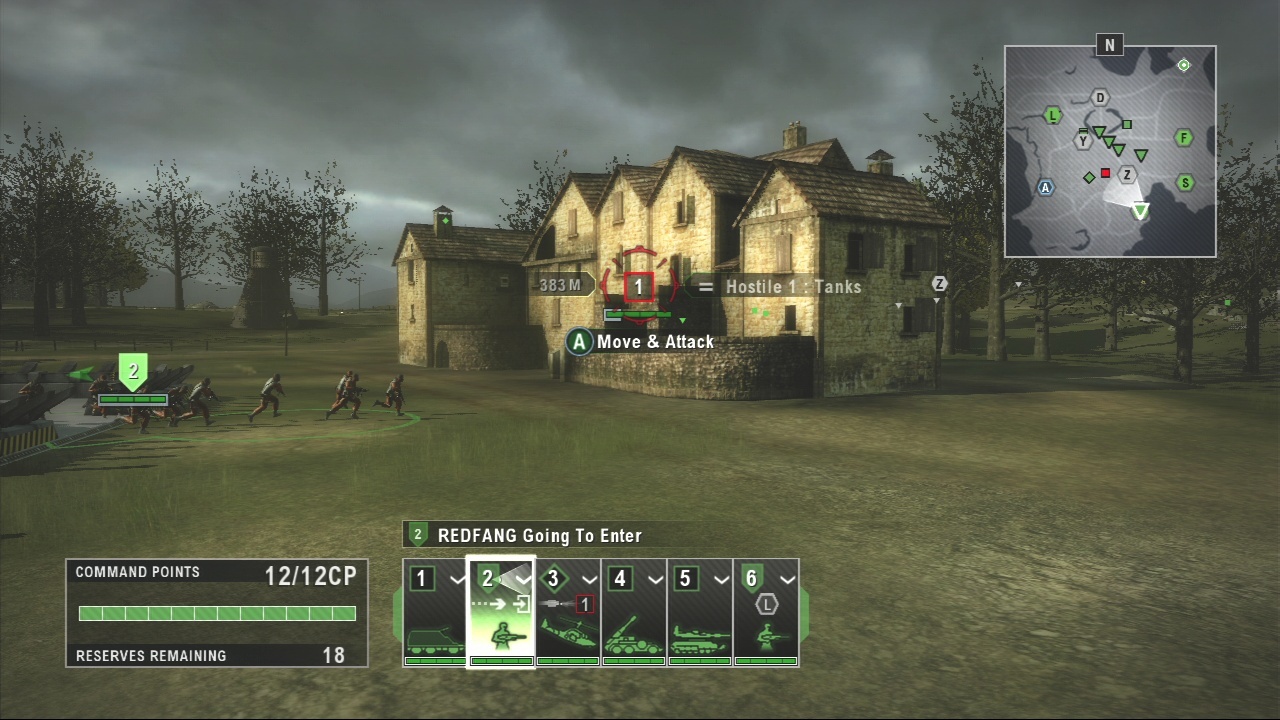1280x720 pixels.
Task: Select the white circular target marker on minimap
Action: (1184, 65)
